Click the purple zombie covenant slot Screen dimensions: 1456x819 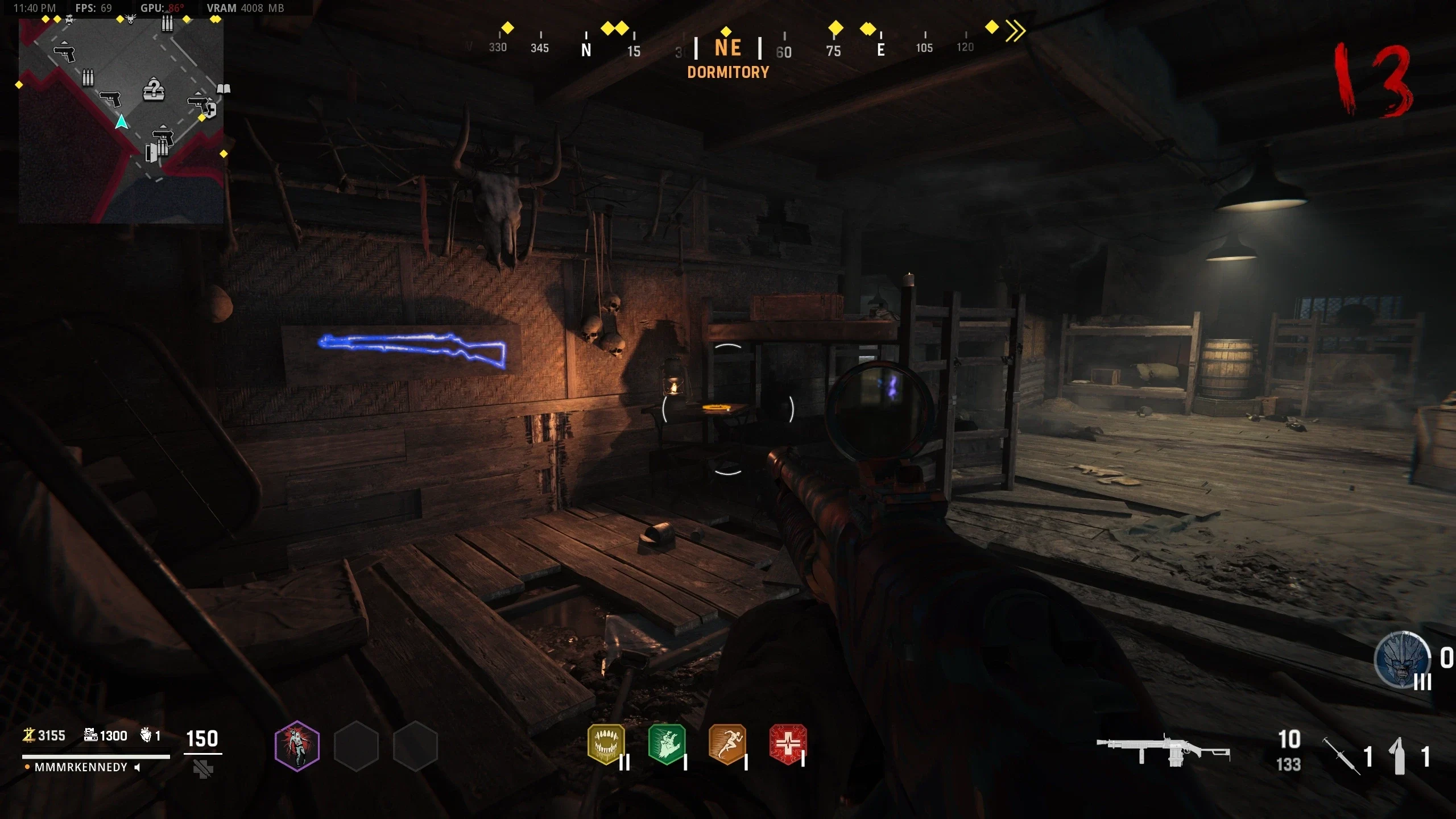297,746
